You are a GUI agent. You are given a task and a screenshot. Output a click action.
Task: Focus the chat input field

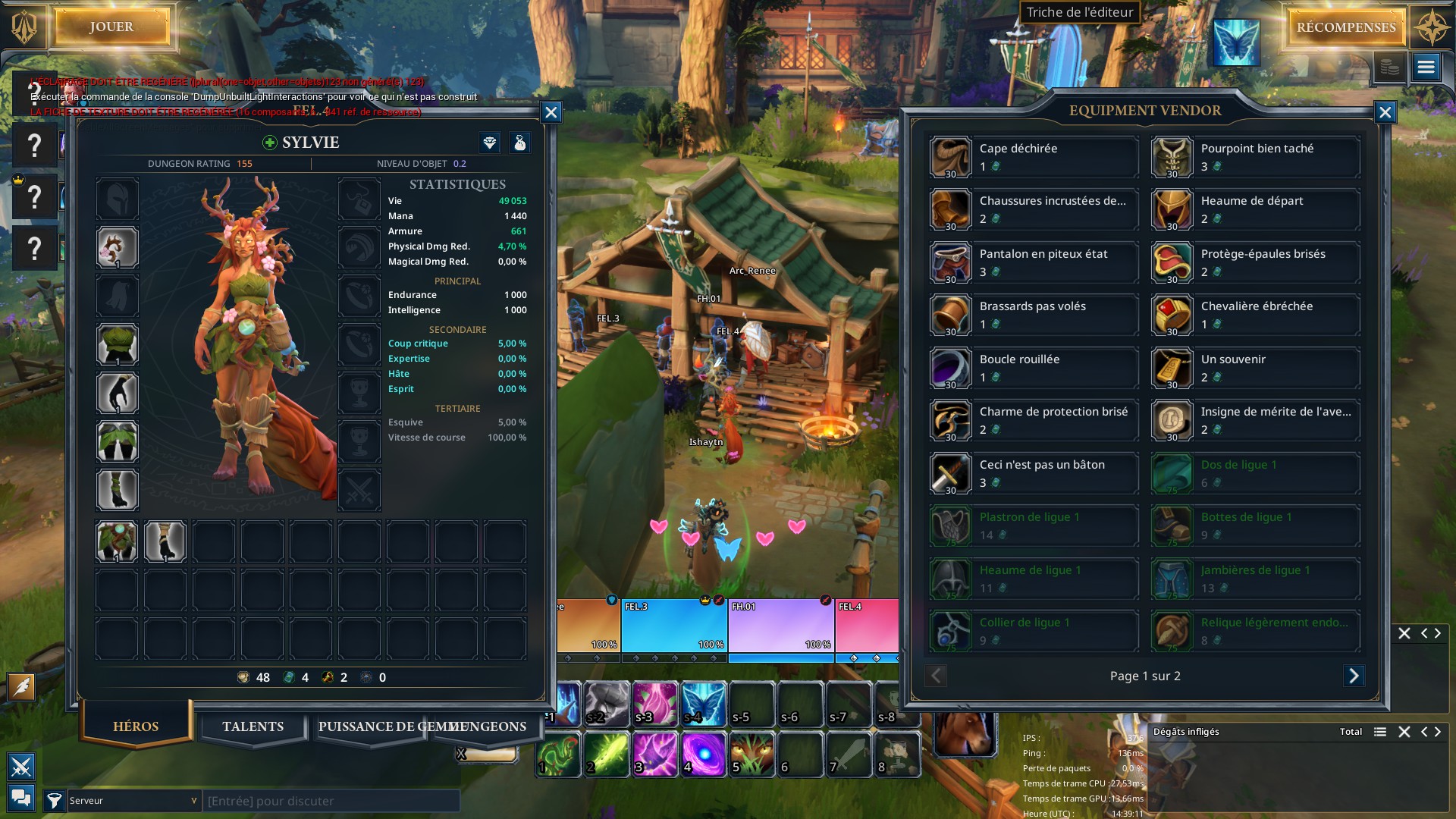click(331, 801)
